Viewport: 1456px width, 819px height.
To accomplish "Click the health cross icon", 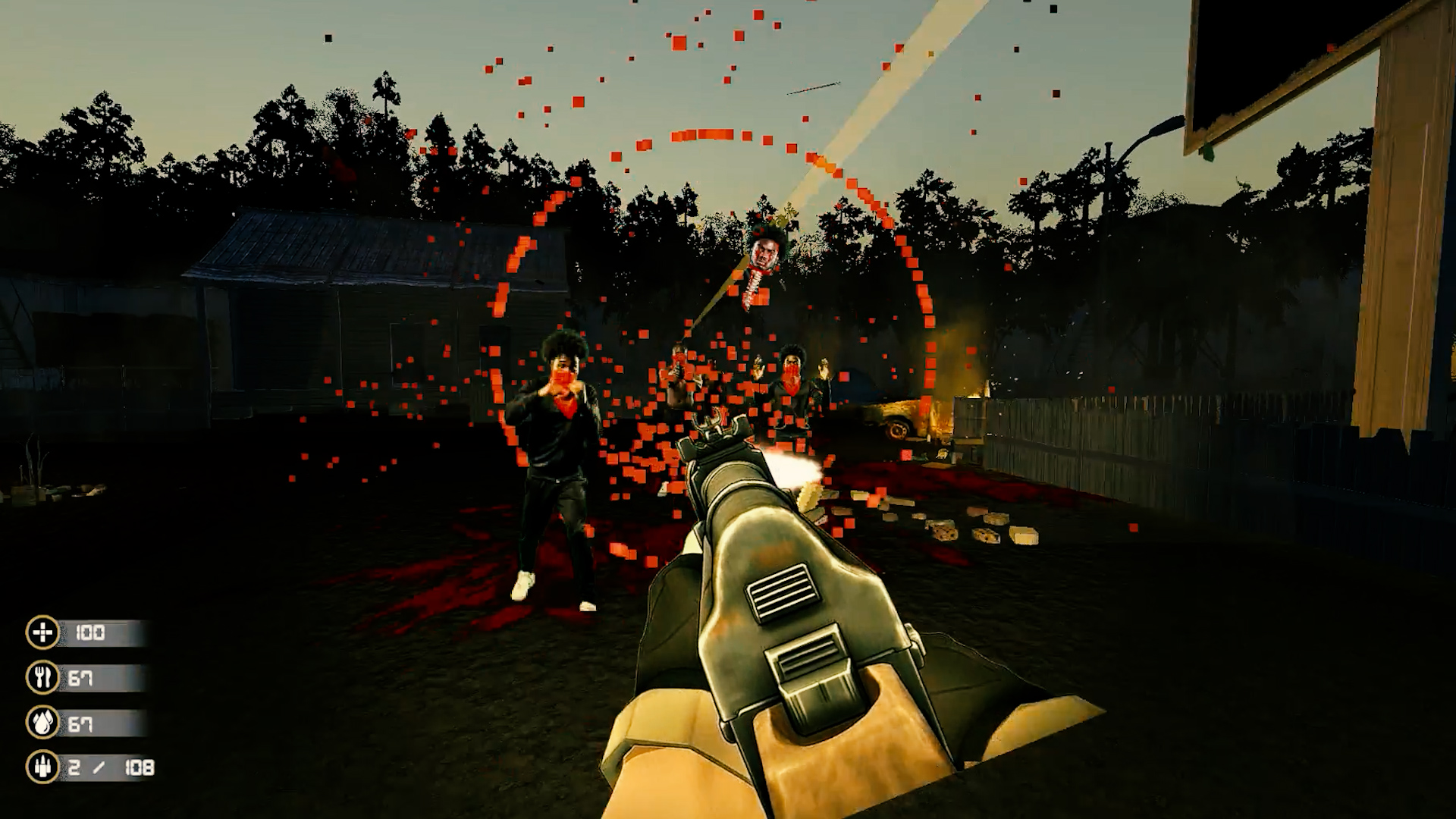I will tap(43, 632).
